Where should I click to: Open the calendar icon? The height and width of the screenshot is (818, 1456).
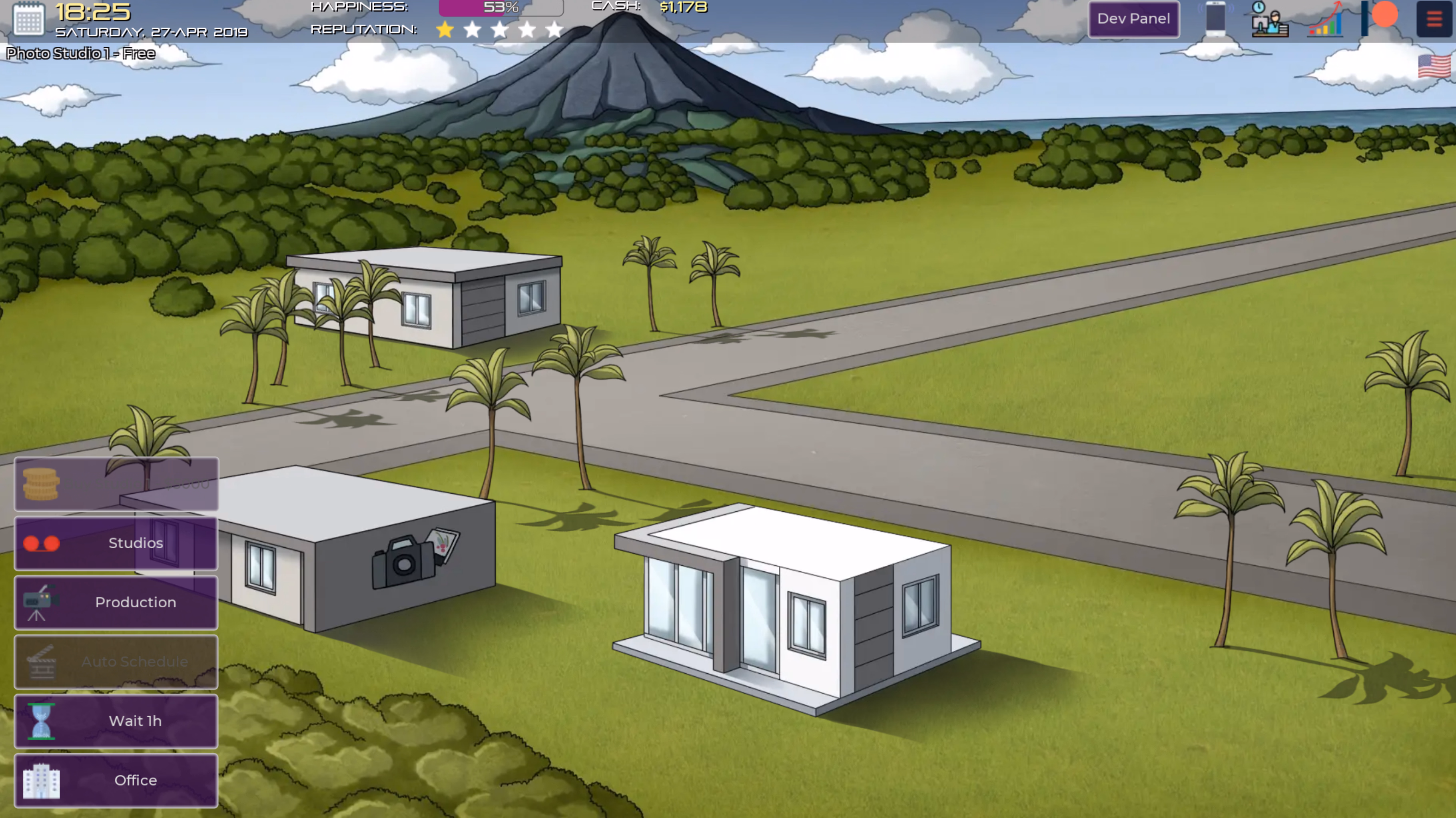point(28,19)
